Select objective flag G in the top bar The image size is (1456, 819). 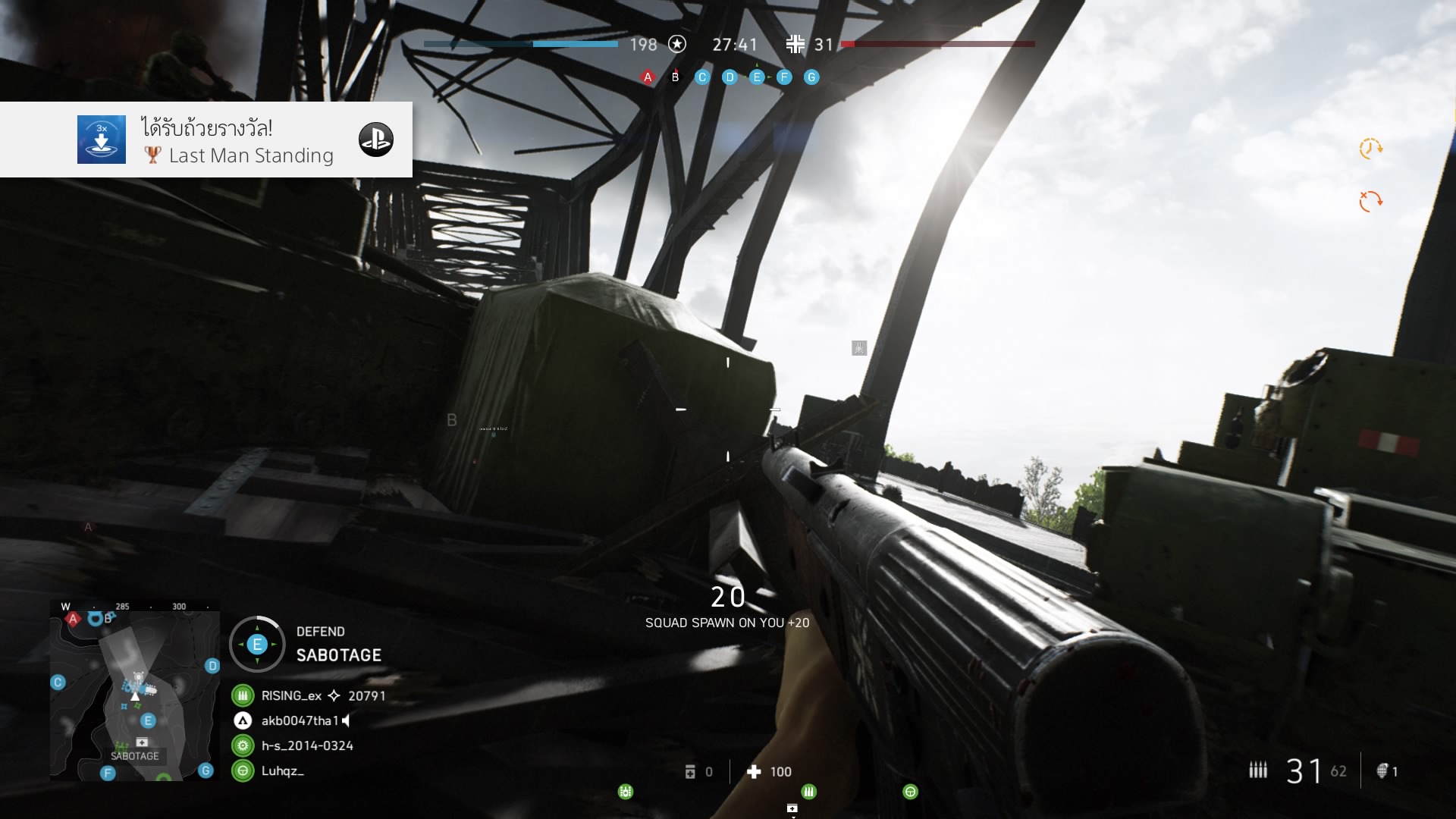pos(811,77)
